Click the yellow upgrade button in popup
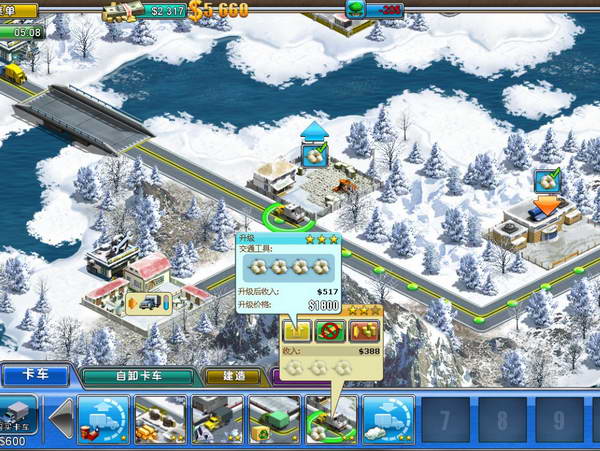 pos(297,330)
